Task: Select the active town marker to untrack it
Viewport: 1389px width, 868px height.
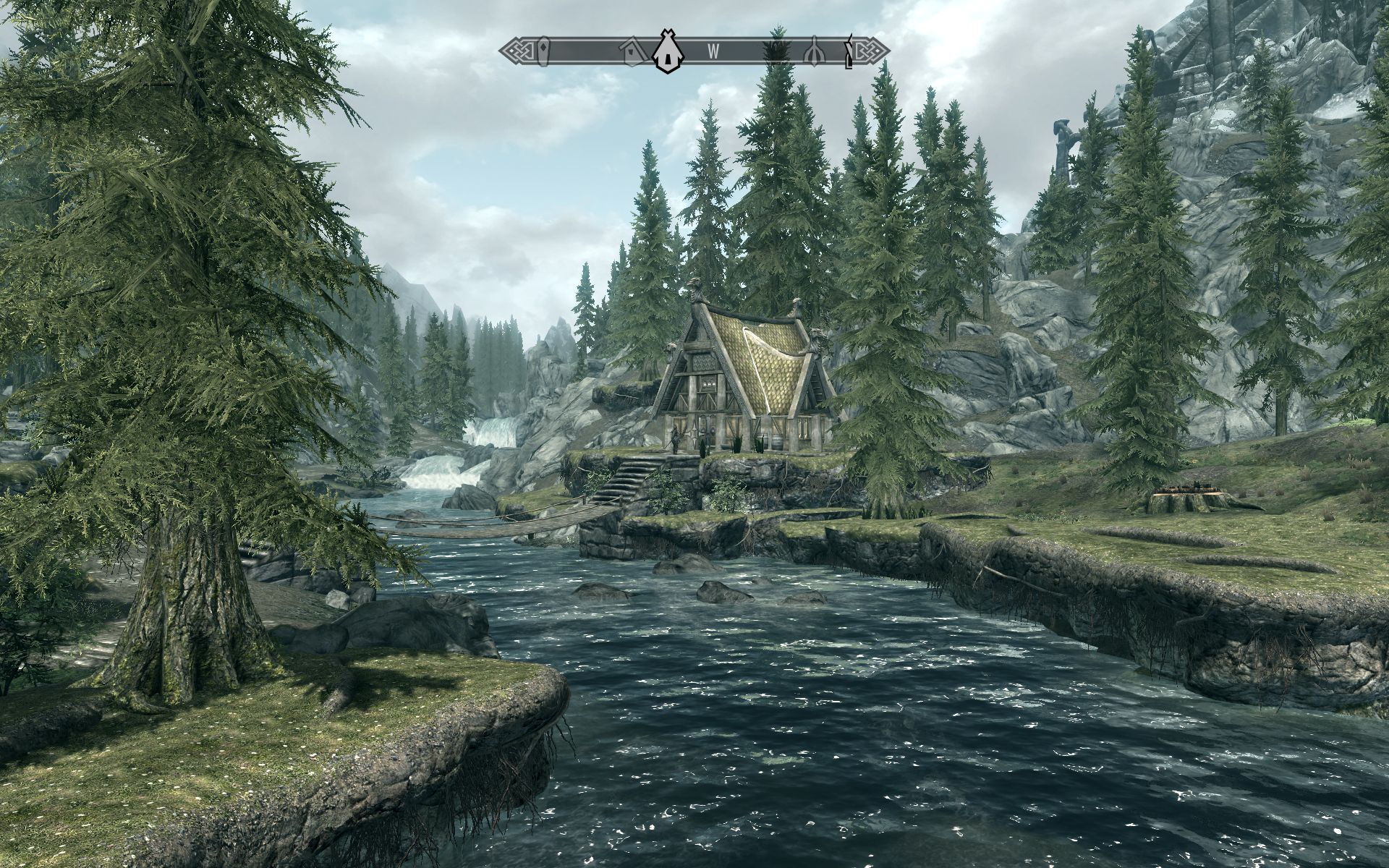Action: [666, 52]
